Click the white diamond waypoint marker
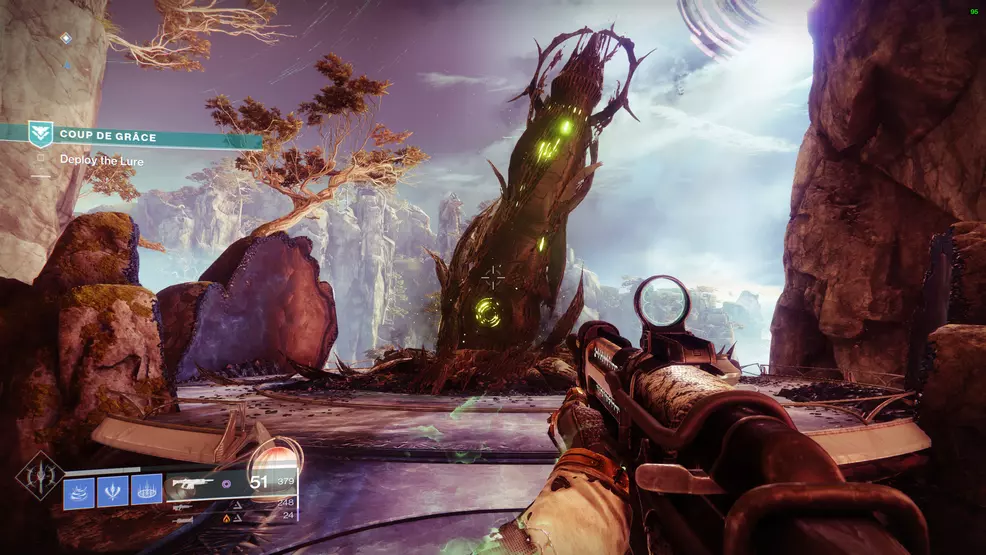 [66, 38]
